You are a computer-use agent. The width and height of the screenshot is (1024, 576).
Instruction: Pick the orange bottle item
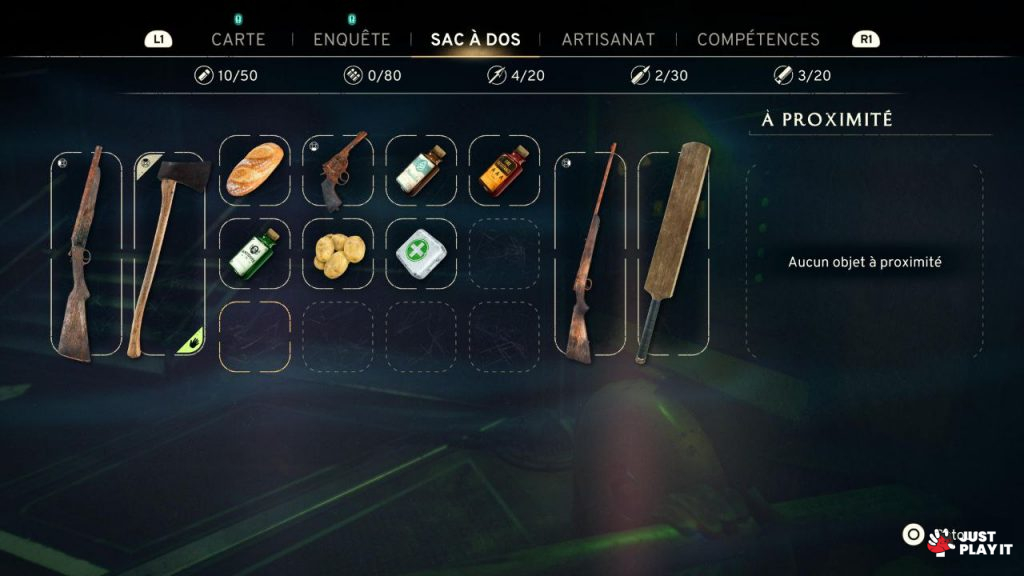click(x=504, y=170)
